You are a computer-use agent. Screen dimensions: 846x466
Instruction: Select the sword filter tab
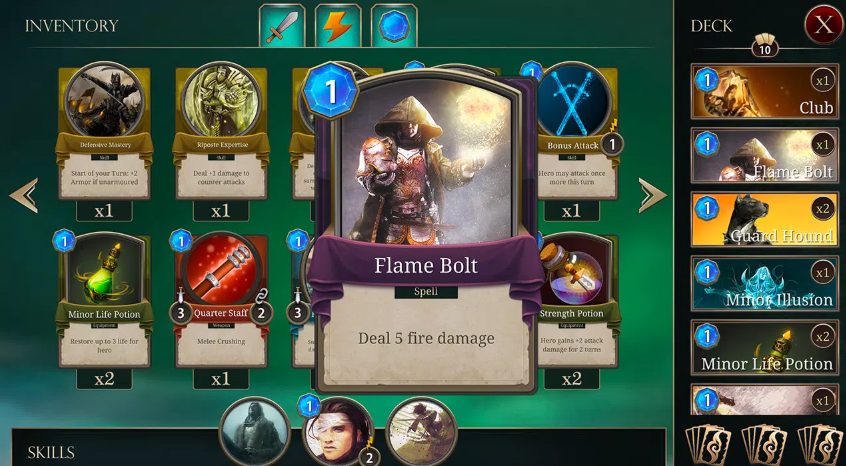point(281,26)
